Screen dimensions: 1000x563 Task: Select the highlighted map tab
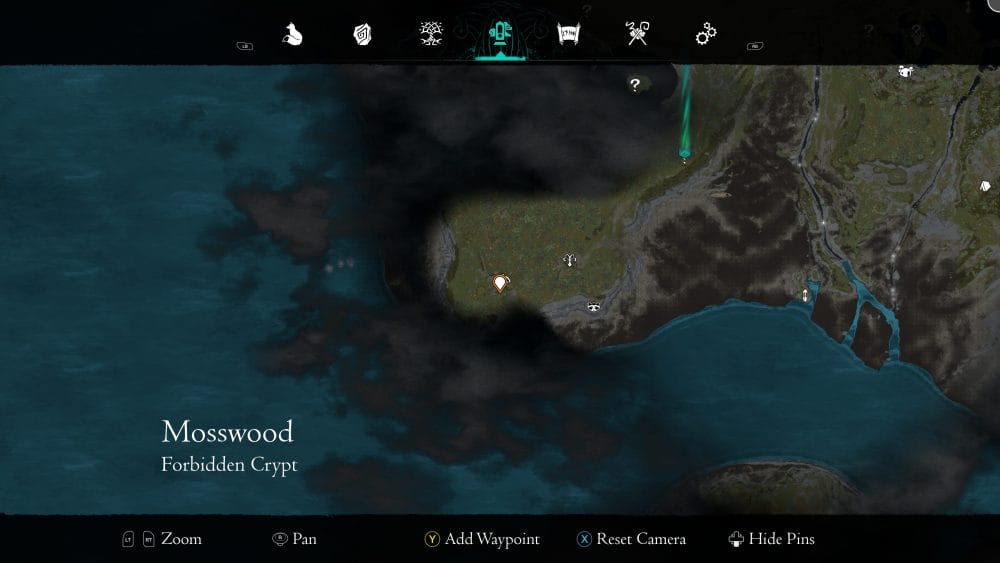pyautogui.click(x=499, y=35)
